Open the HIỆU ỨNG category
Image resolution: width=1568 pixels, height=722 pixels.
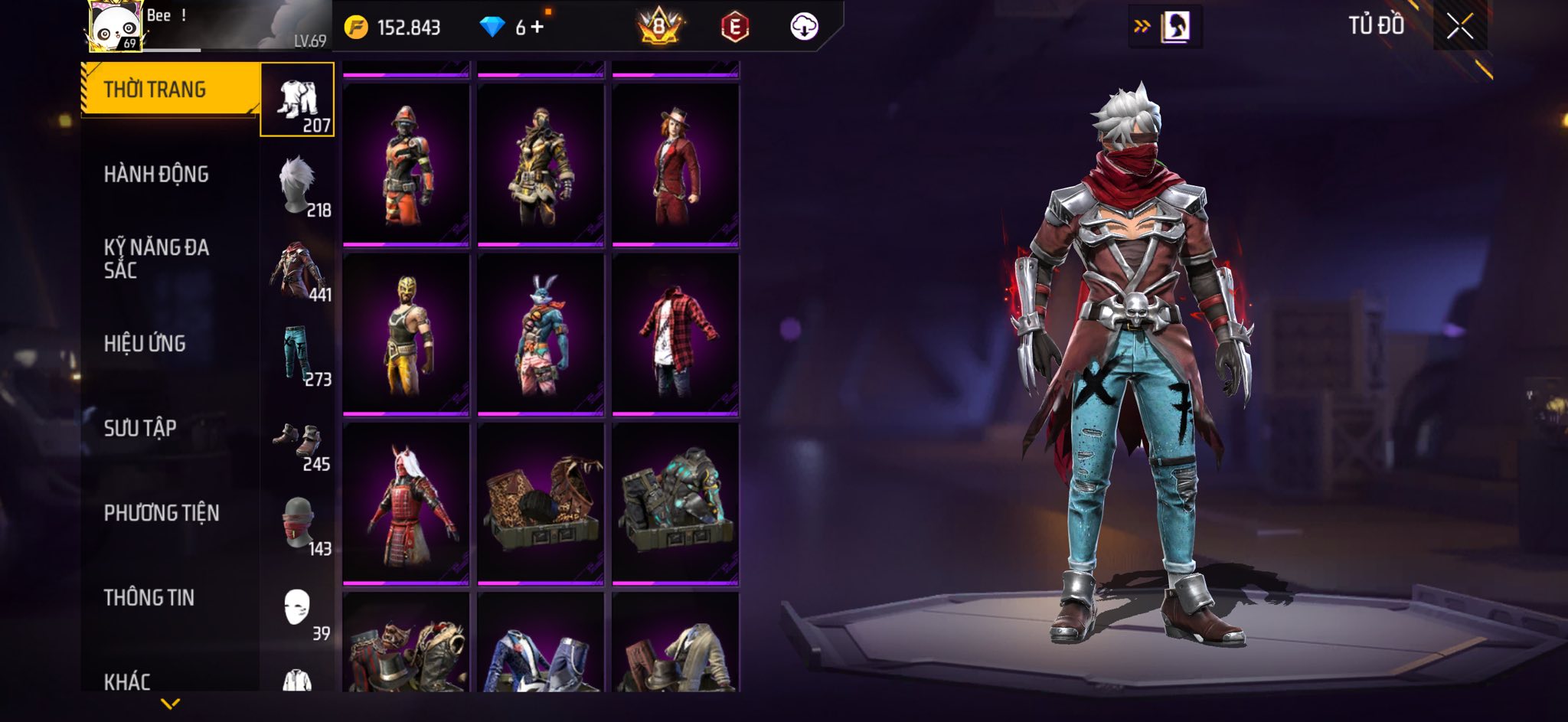pos(145,344)
